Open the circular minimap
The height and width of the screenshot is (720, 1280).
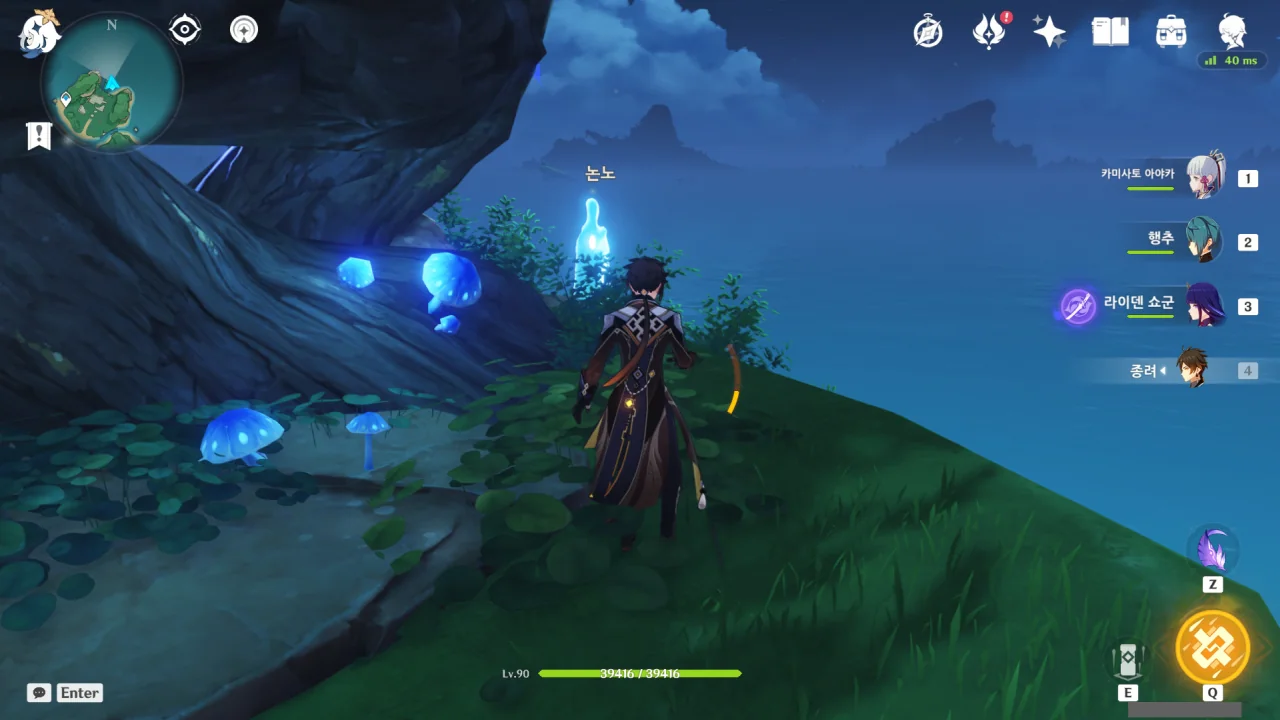tap(111, 82)
